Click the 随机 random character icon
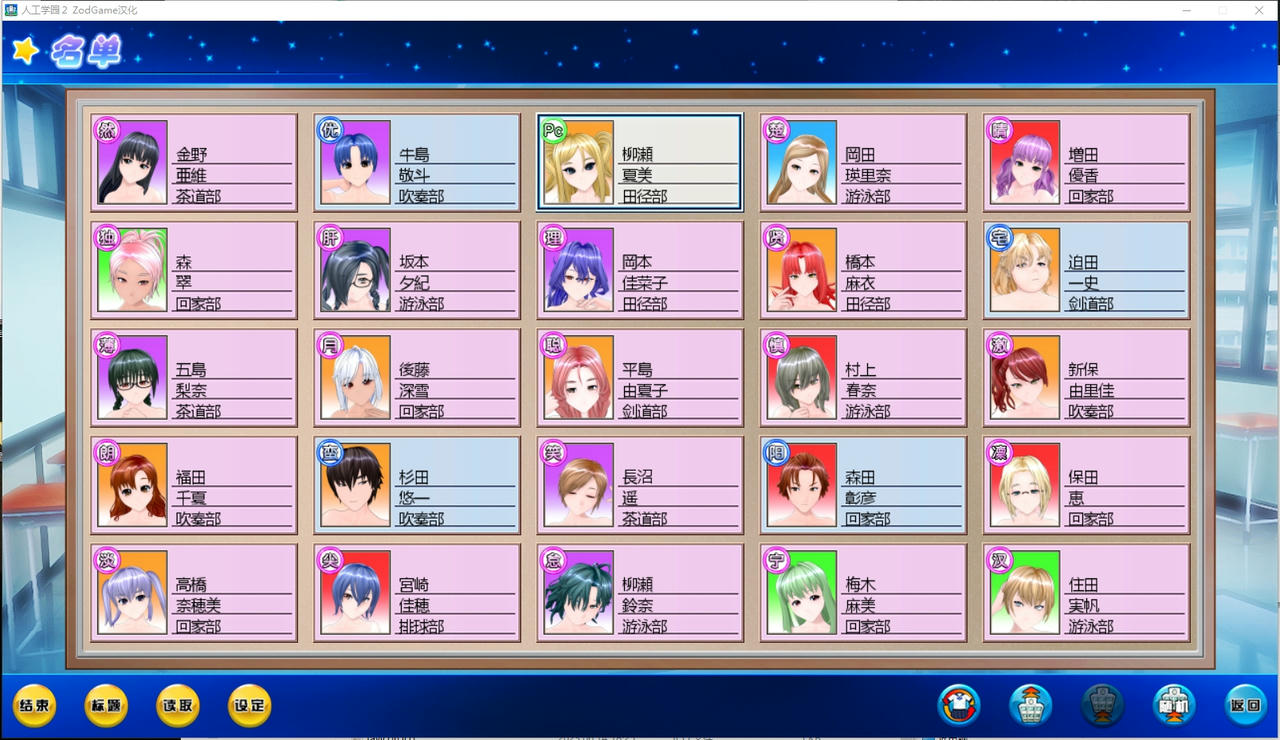The height and width of the screenshot is (740, 1280). (1172, 706)
